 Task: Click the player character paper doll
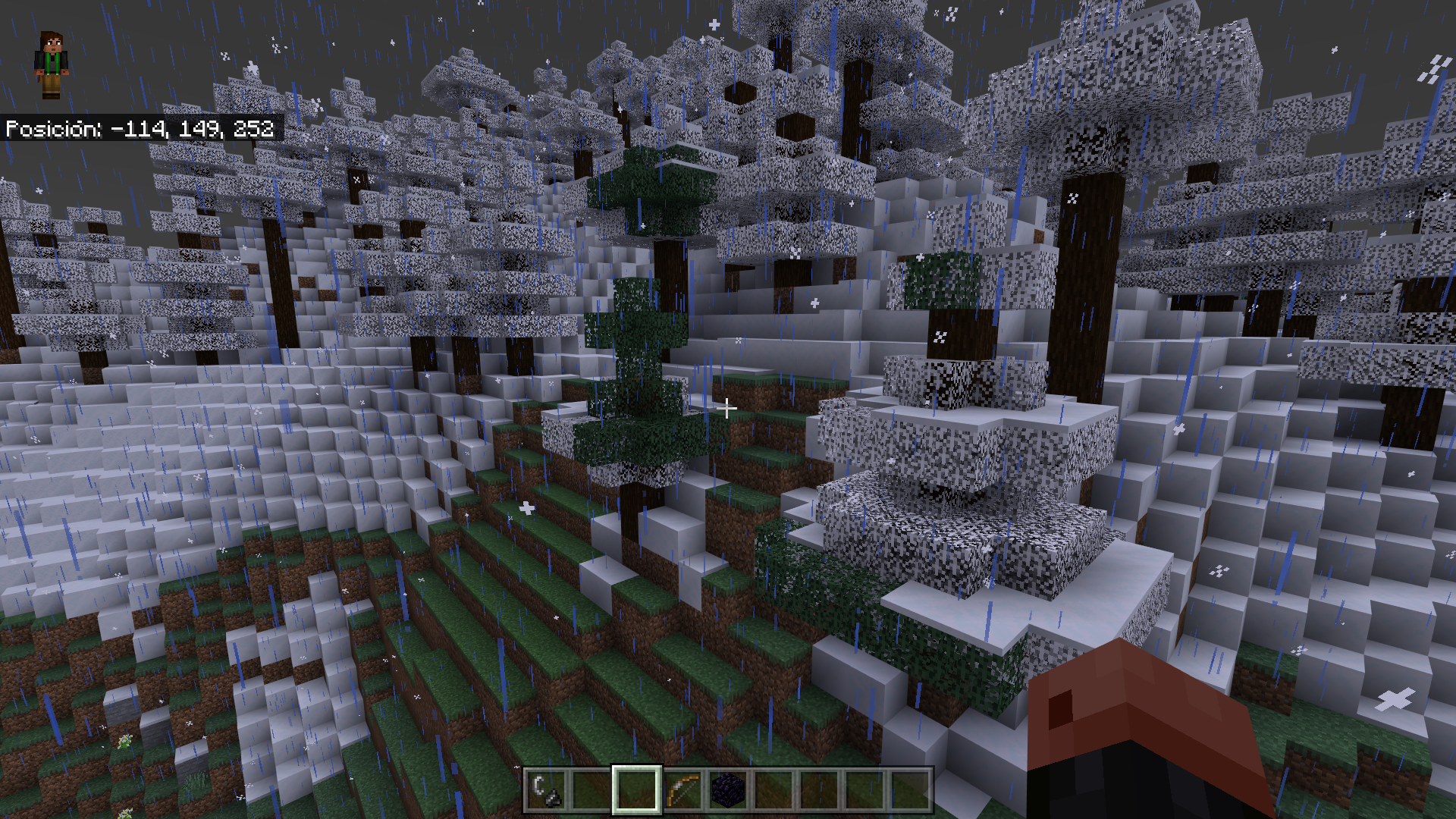click(51, 65)
